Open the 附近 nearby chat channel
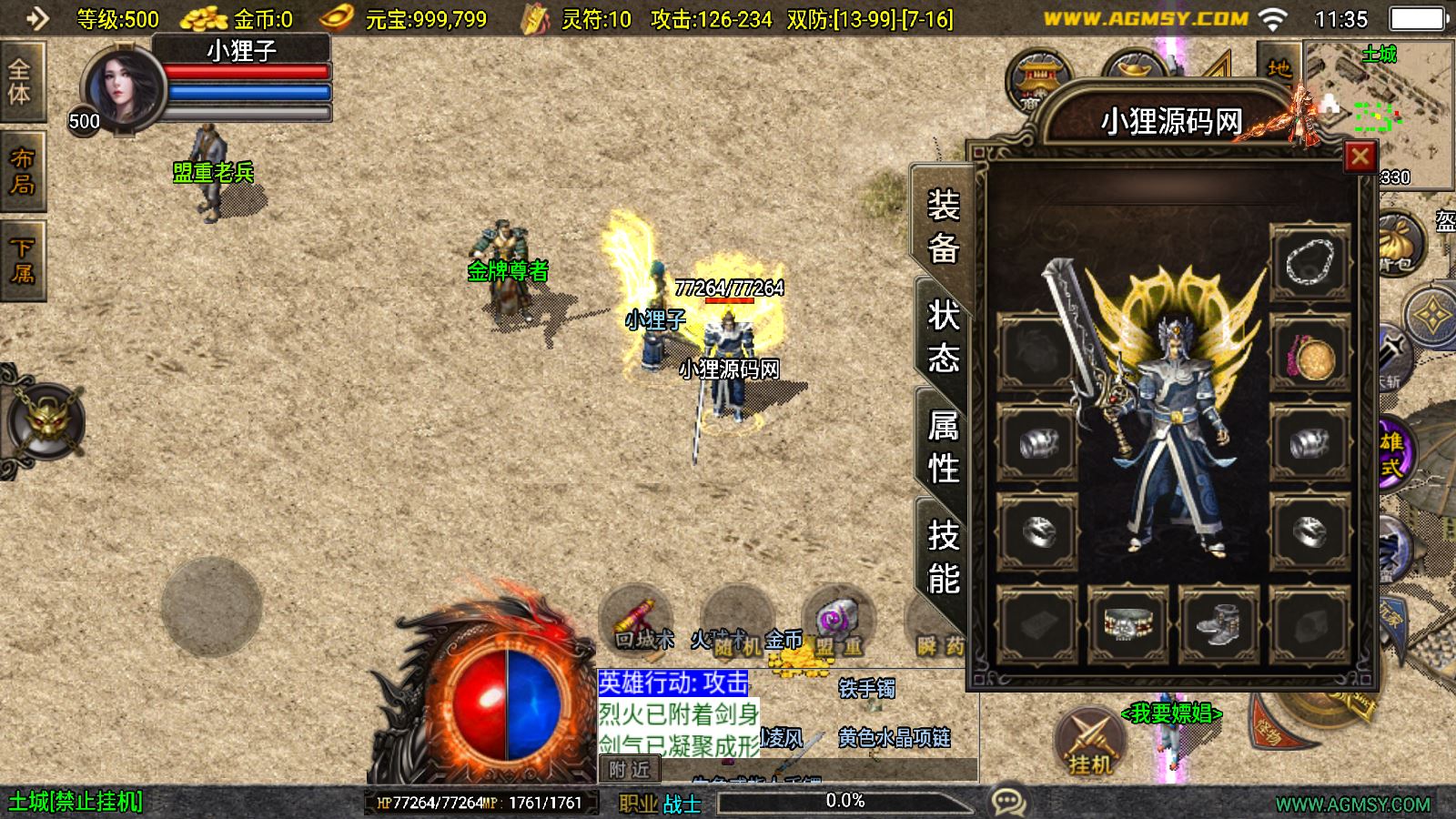This screenshot has width=1456, height=819. click(x=629, y=770)
